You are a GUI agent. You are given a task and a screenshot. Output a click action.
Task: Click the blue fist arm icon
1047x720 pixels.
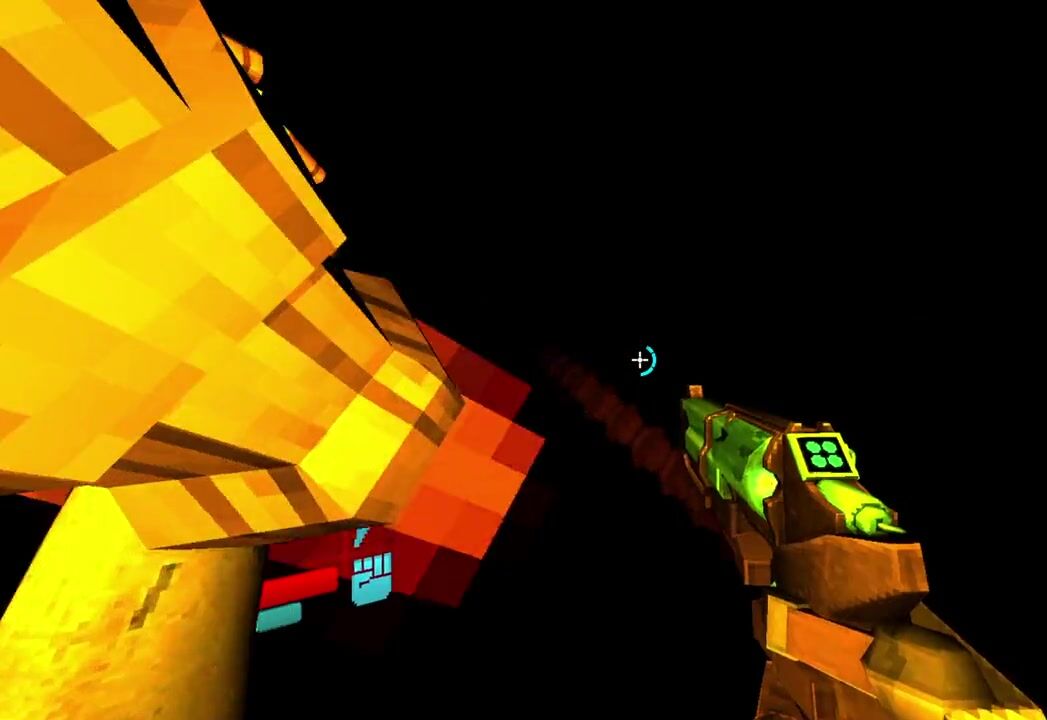click(371, 579)
